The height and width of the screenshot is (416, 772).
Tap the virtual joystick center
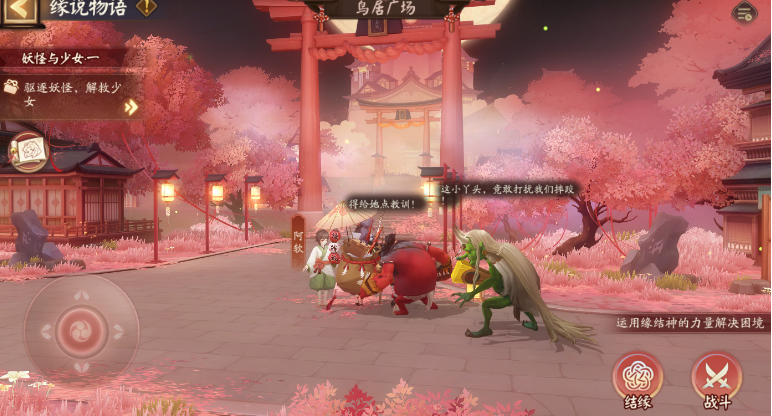(x=81, y=331)
